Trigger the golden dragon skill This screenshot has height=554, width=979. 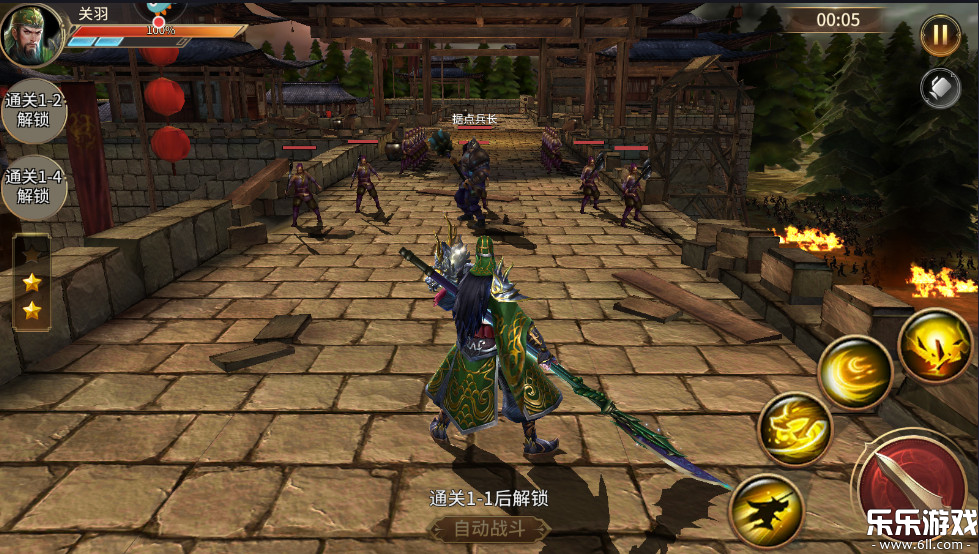(795, 429)
